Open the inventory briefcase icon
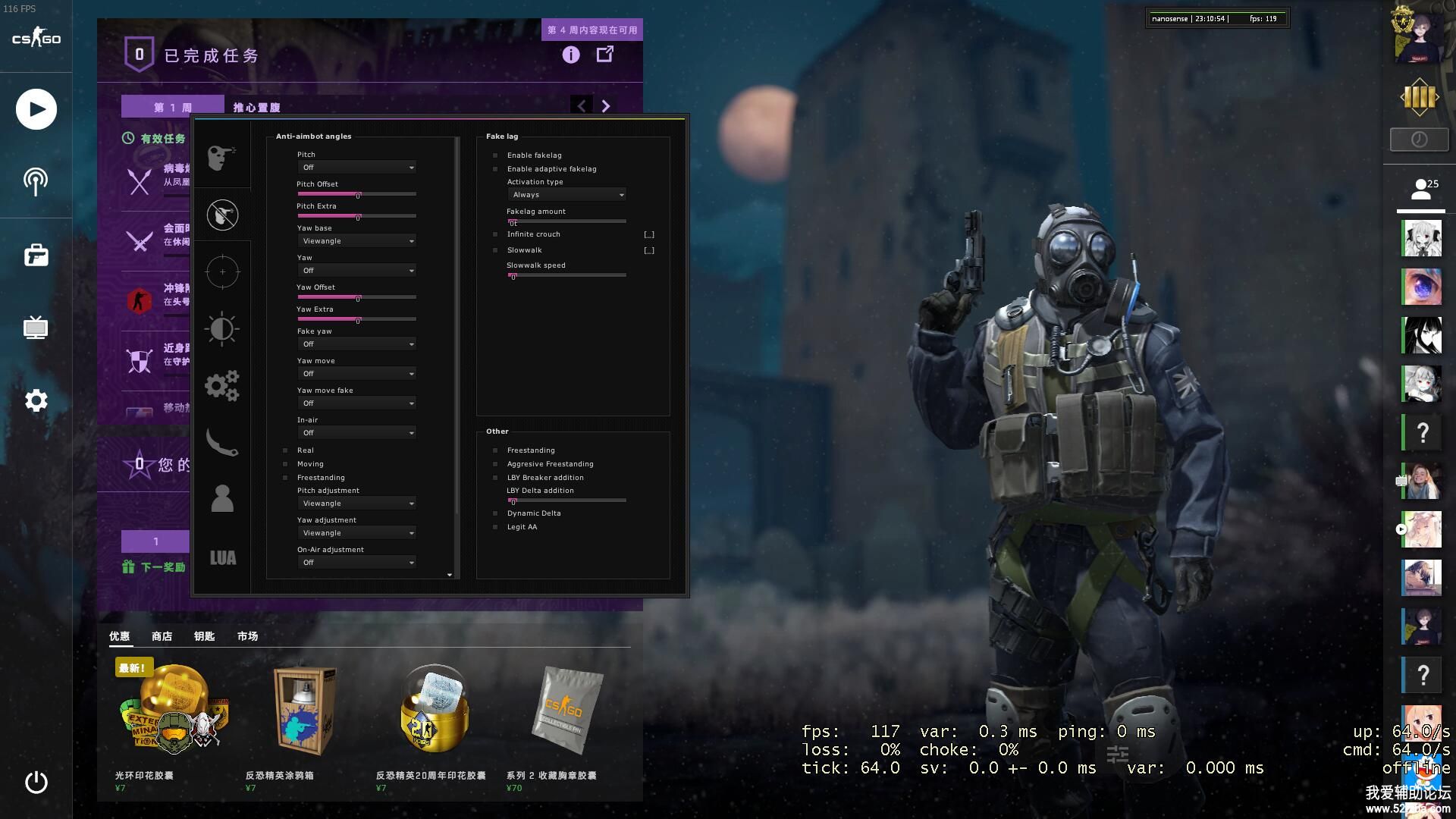Image resolution: width=1456 pixels, height=819 pixels. [x=36, y=256]
